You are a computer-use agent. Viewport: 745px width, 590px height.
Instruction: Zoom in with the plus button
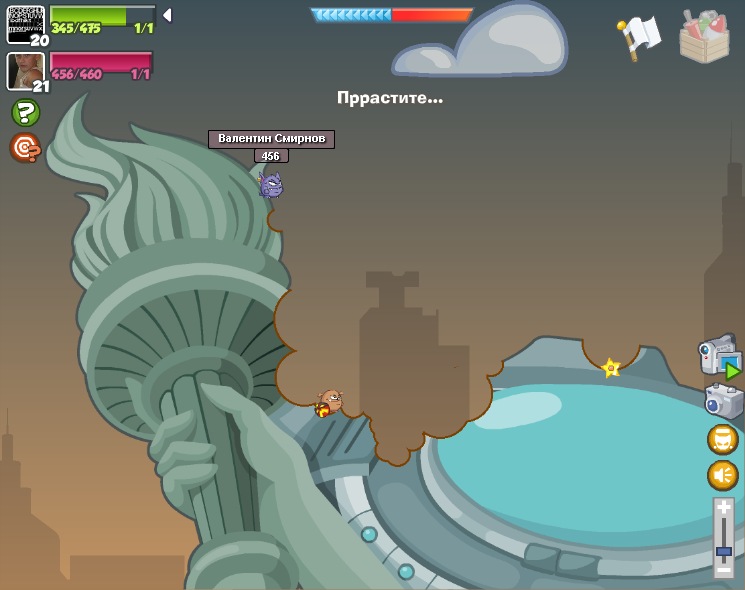click(x=724, y=508)
